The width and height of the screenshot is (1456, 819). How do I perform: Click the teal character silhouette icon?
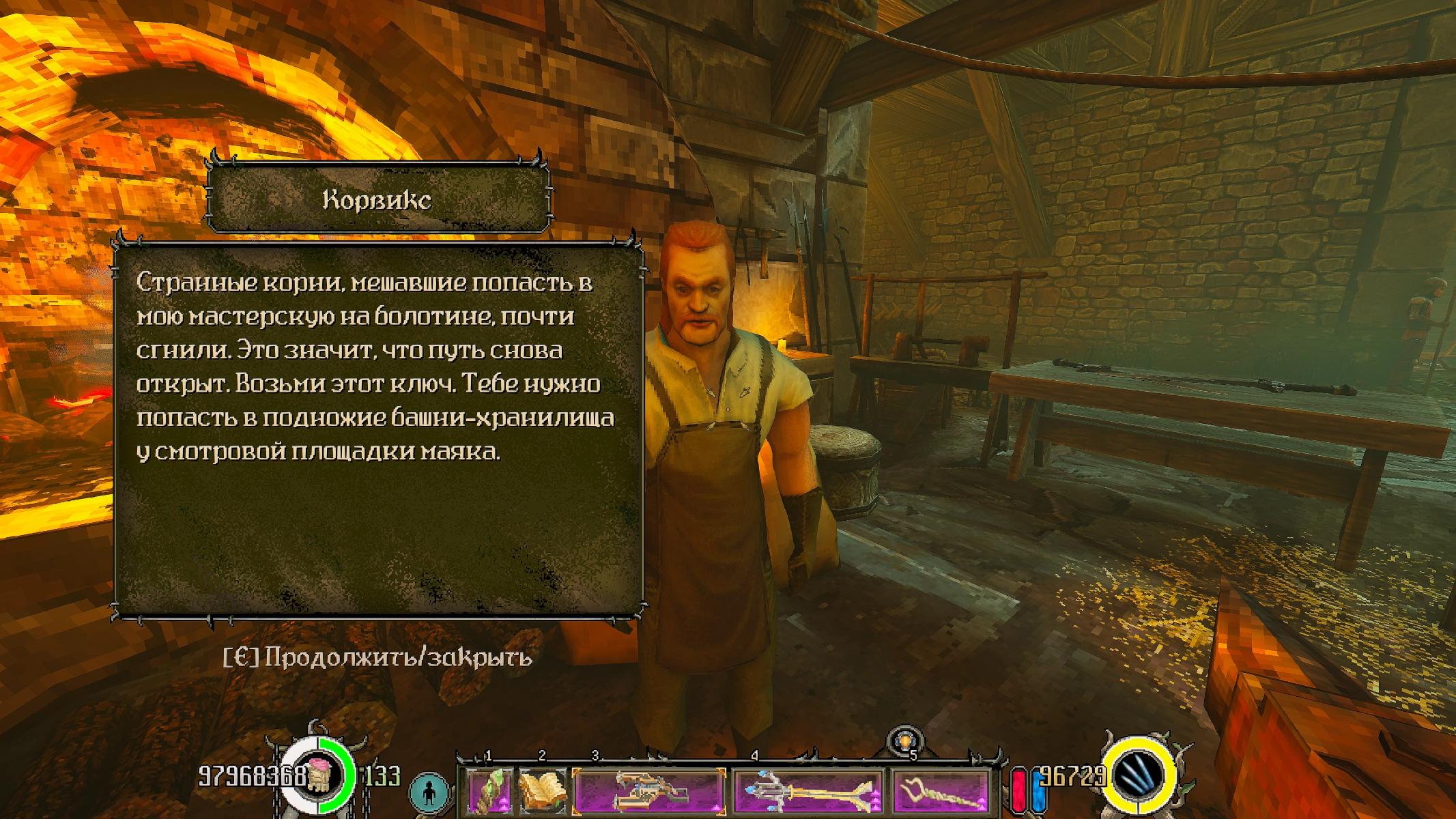[x=429, y=792]
